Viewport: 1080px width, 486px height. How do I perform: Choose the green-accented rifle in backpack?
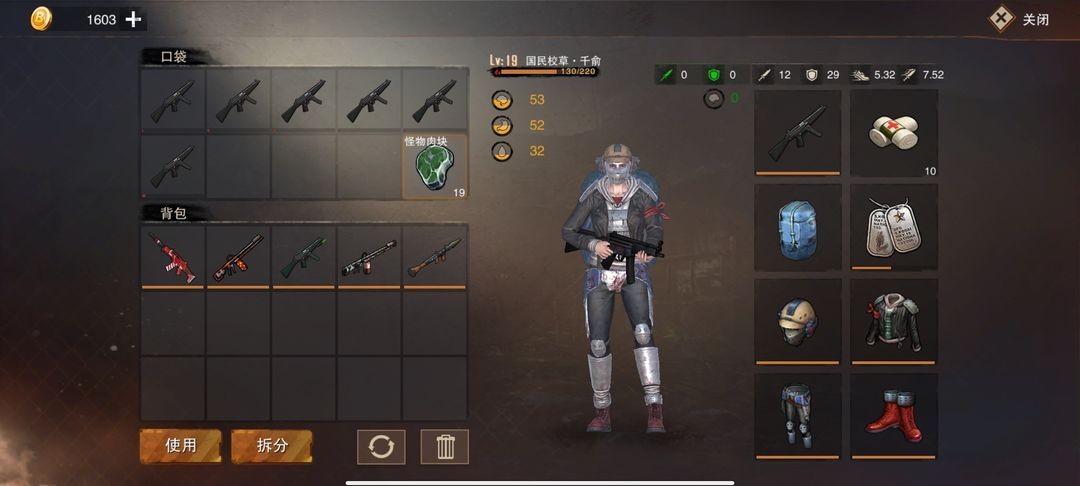pos(304,256)
